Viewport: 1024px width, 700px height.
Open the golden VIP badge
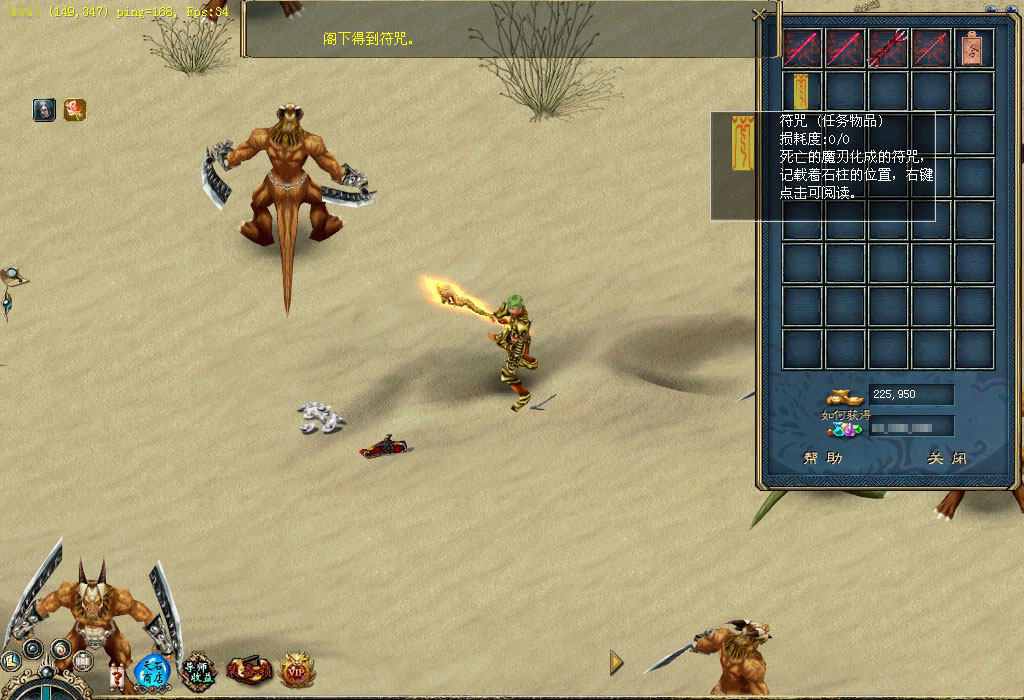(x=296, y=669)
